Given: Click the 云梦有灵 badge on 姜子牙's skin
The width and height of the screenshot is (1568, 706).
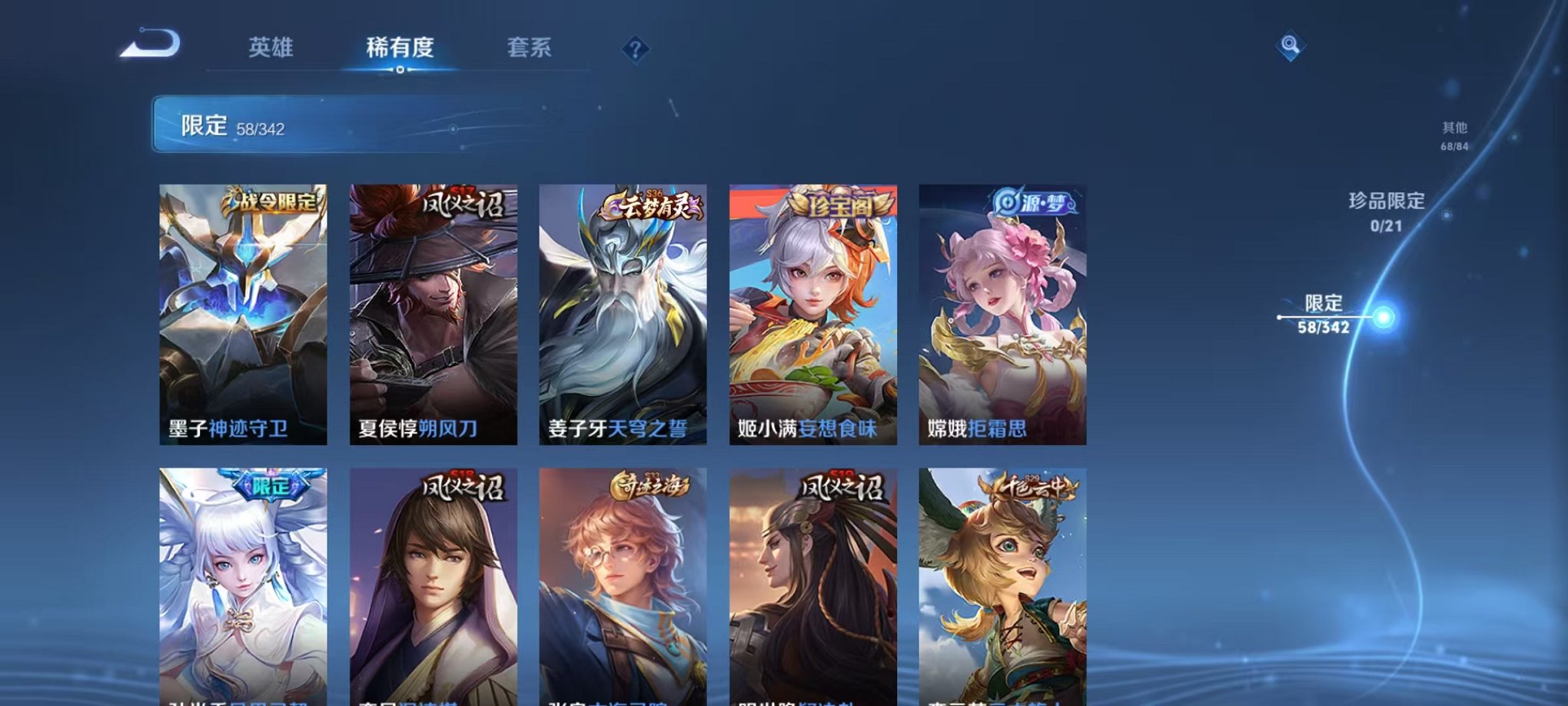Looking at the screenshot, I should (652, 204).
